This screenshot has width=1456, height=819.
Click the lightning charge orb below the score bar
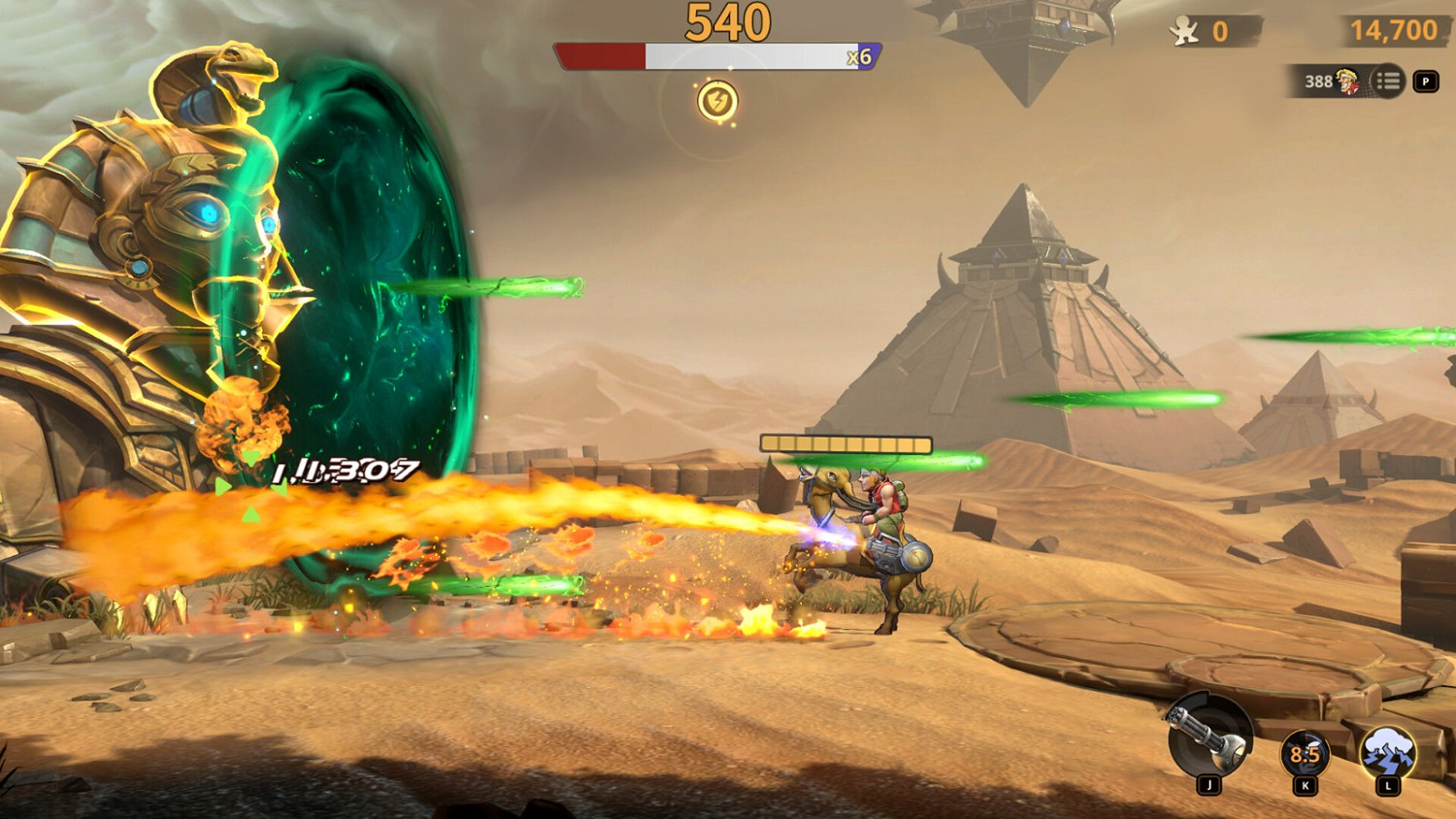coord(716,99)
